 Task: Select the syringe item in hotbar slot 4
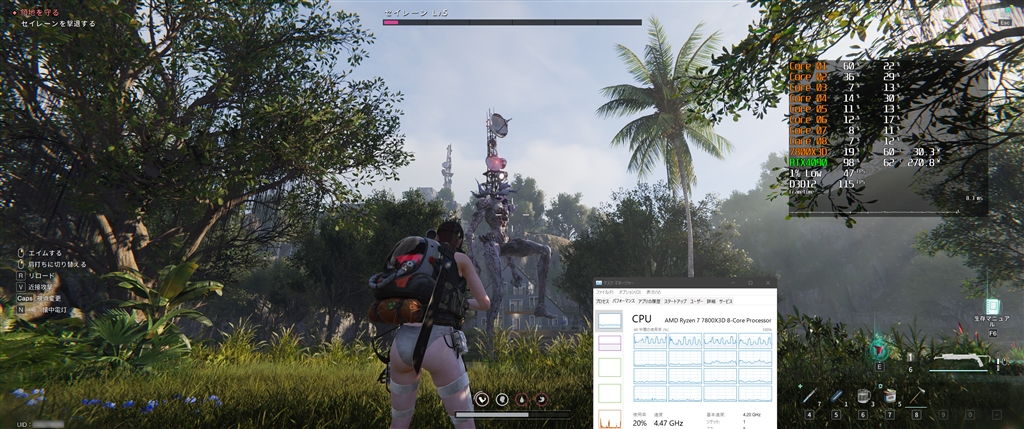coord(808,397)
